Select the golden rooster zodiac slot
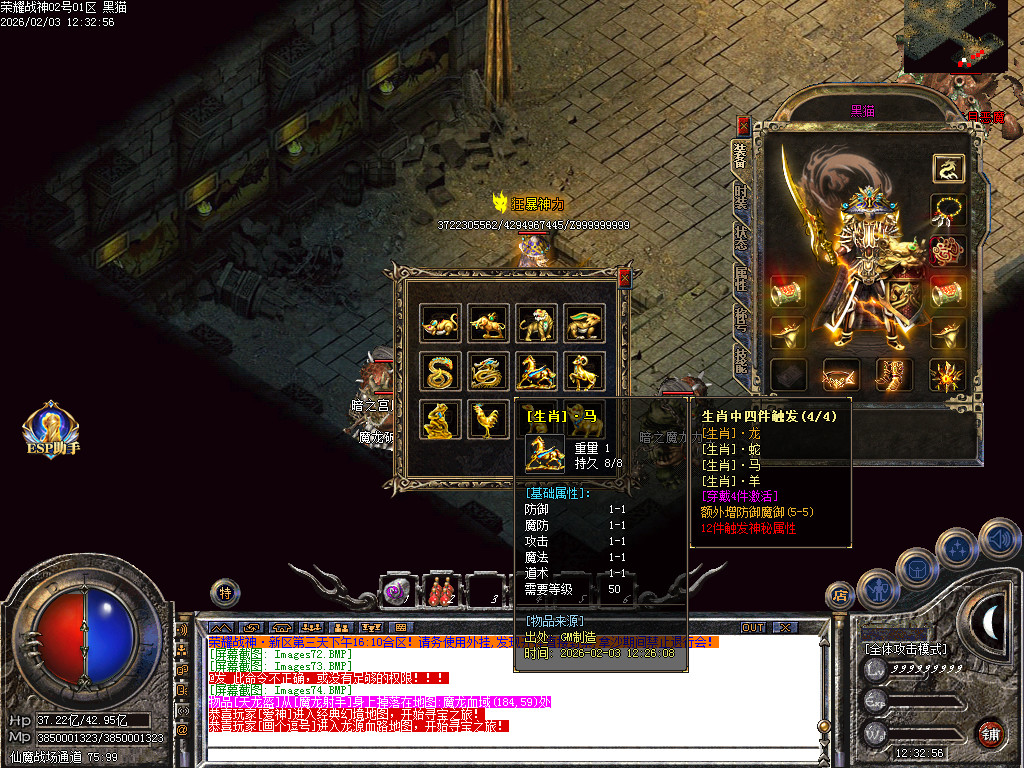The image size is (1024, 768). 488,419
